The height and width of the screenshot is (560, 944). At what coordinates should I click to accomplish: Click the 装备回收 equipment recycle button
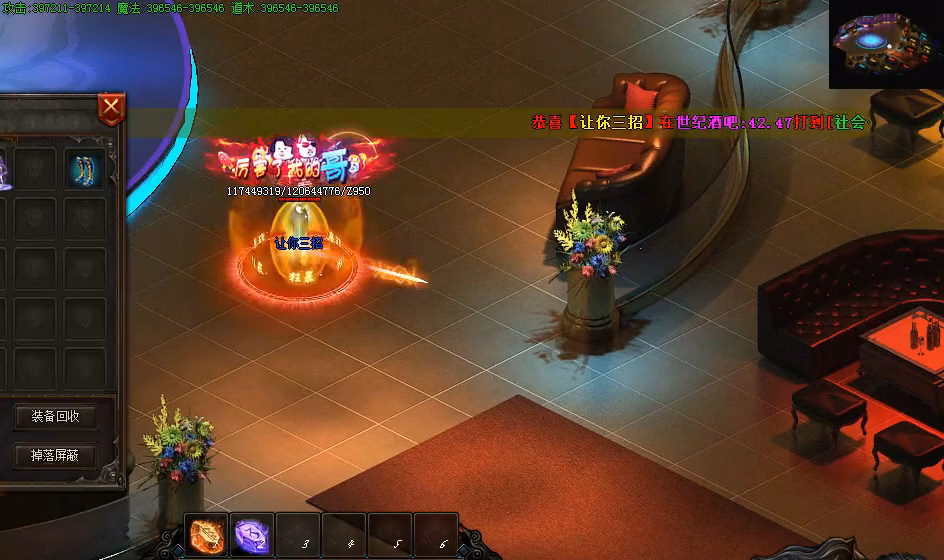click(56, 416)
